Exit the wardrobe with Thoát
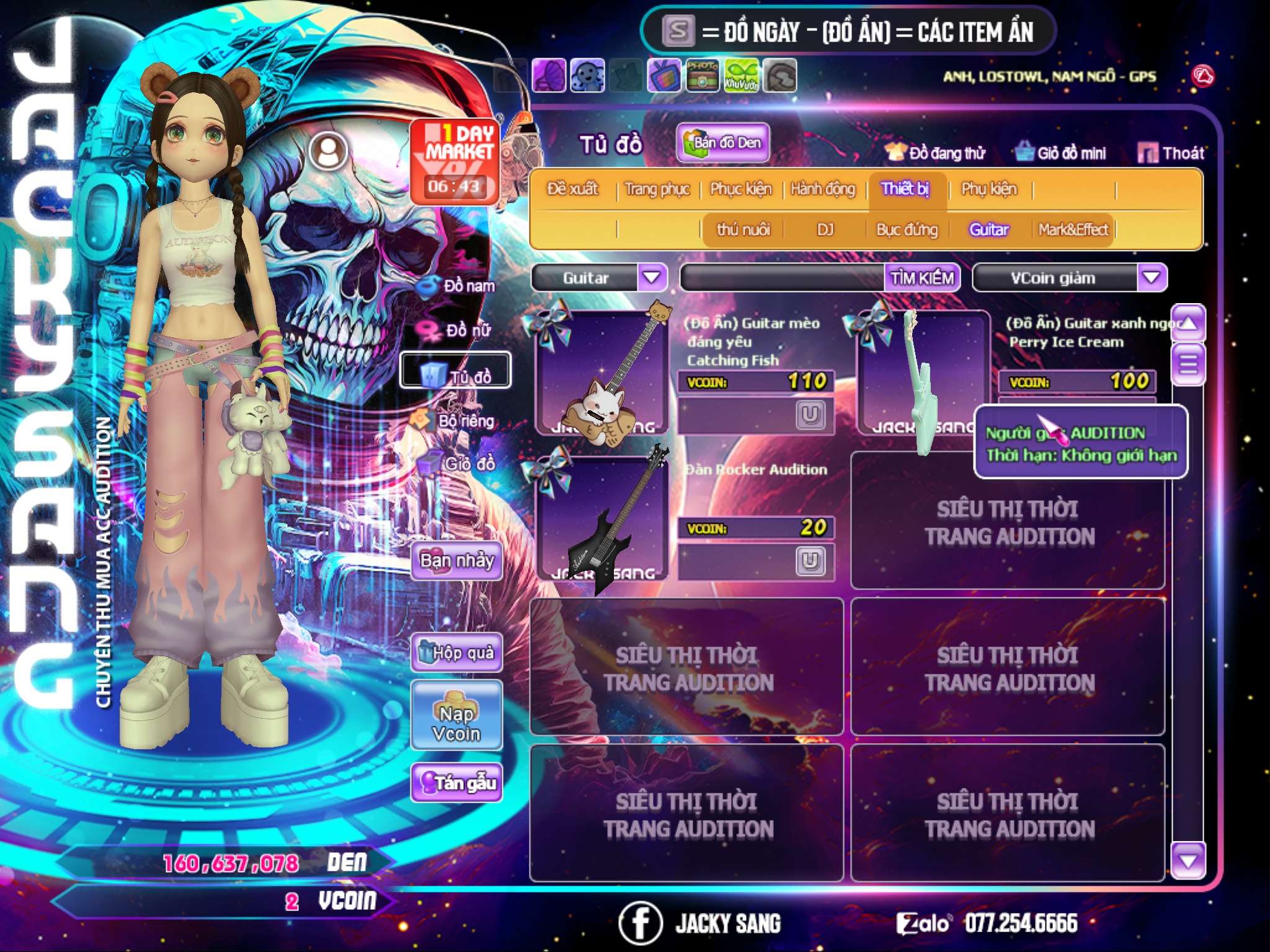The width and height of the screenshot is (1270, 952). tap(1171, 153)
